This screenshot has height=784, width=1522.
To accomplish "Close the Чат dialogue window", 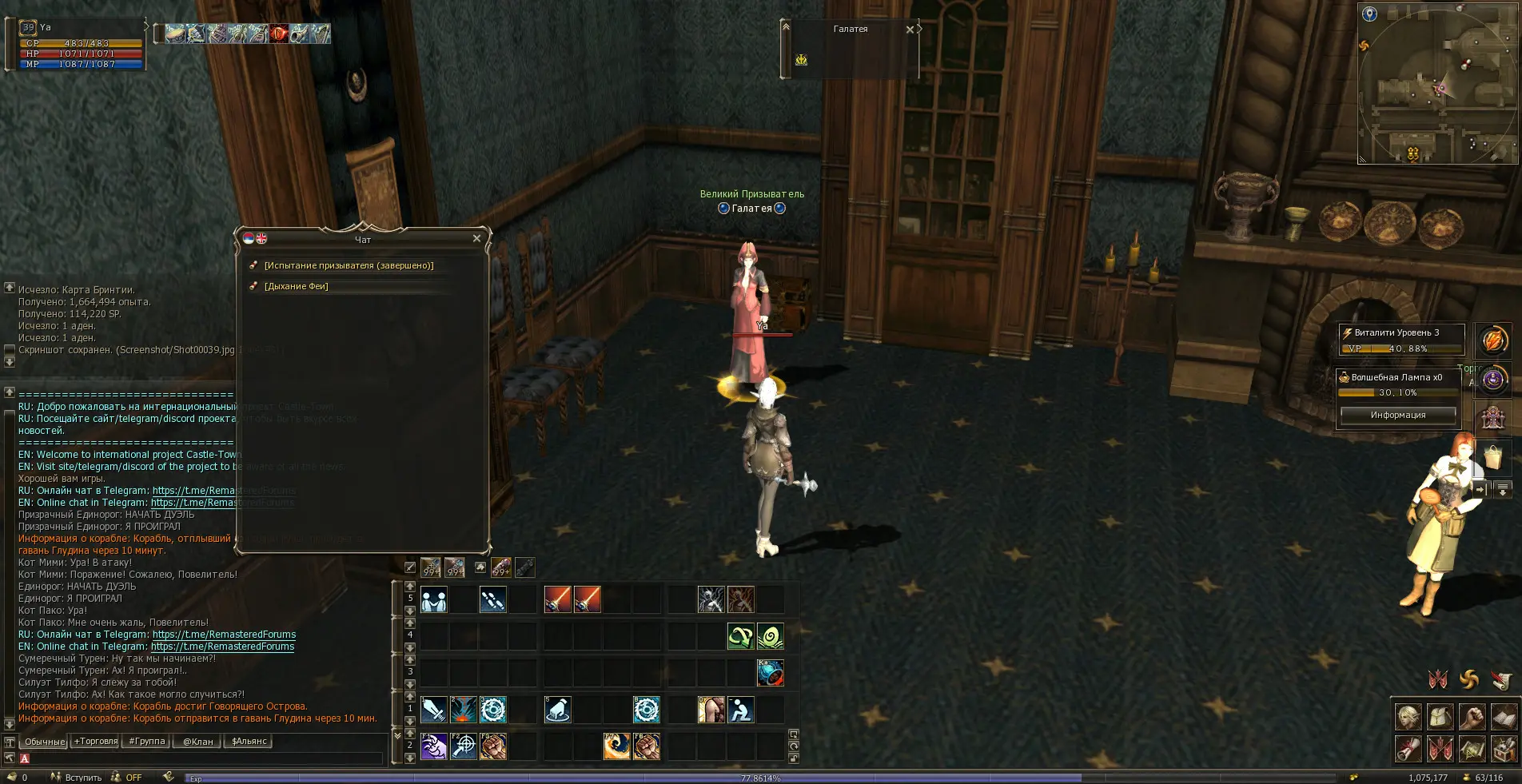I will (476, 238).
